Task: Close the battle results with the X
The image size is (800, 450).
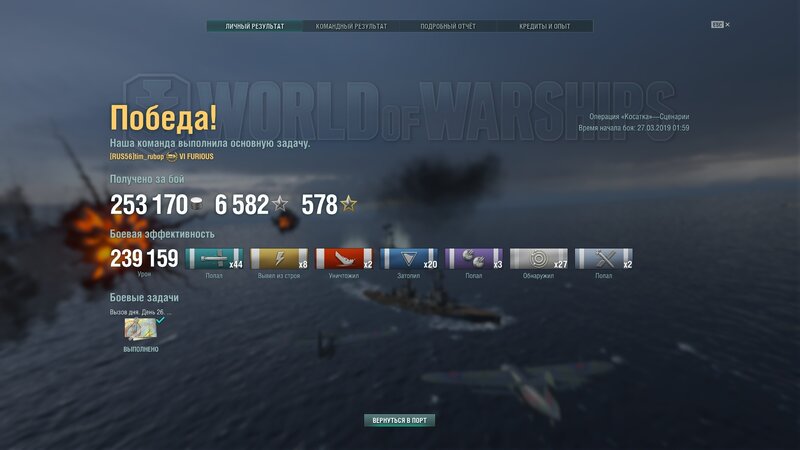Action: (727, 24)
